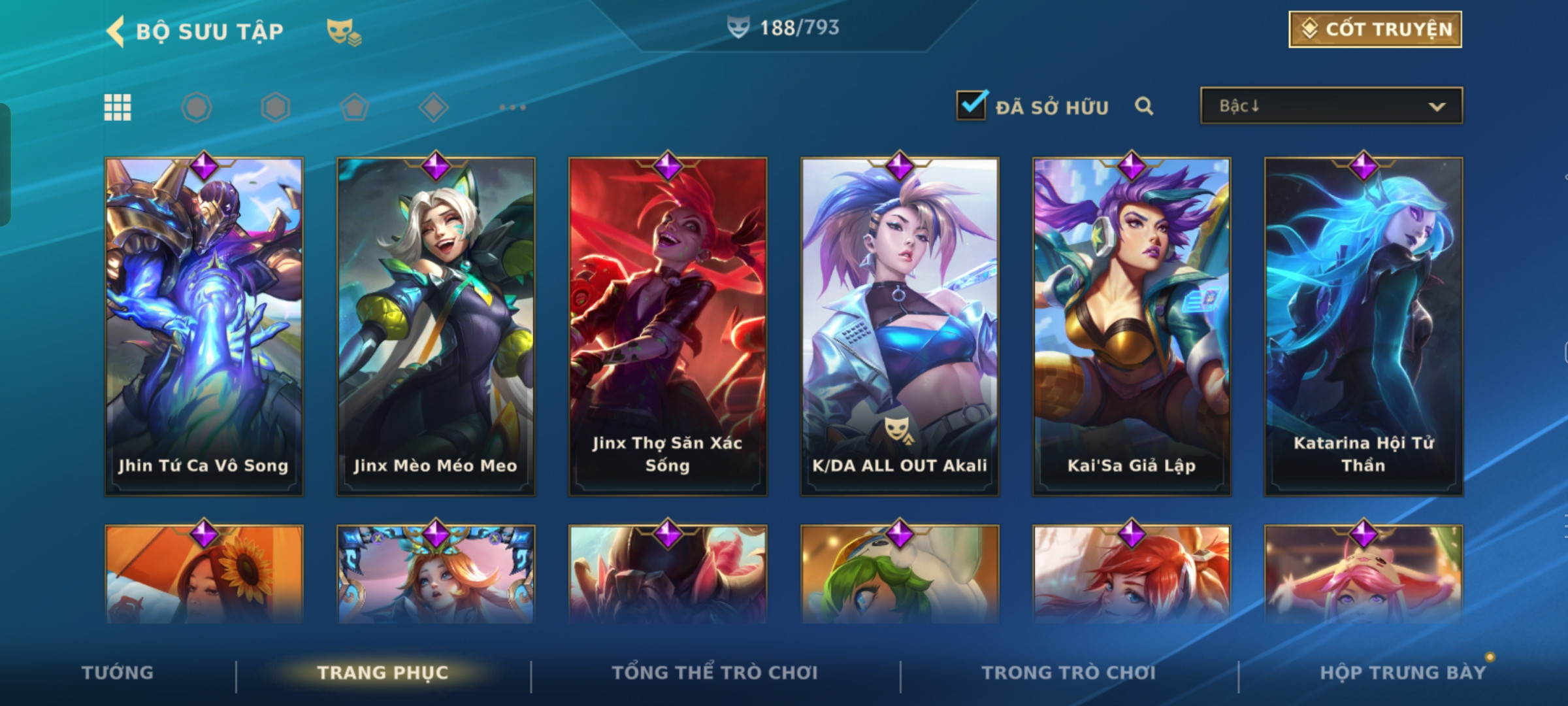
Task: Choose the Jinx Mèo Méo Meo skin
Action: click(436, 327)
